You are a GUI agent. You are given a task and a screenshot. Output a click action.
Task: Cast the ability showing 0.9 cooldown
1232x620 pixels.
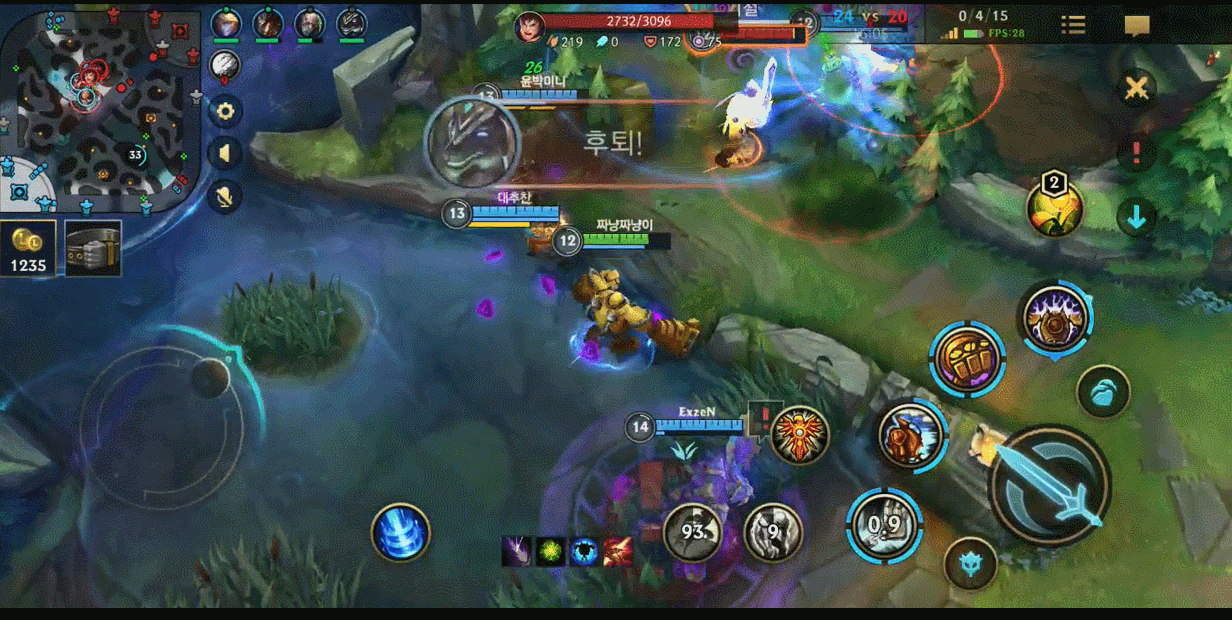click(884, 523)
